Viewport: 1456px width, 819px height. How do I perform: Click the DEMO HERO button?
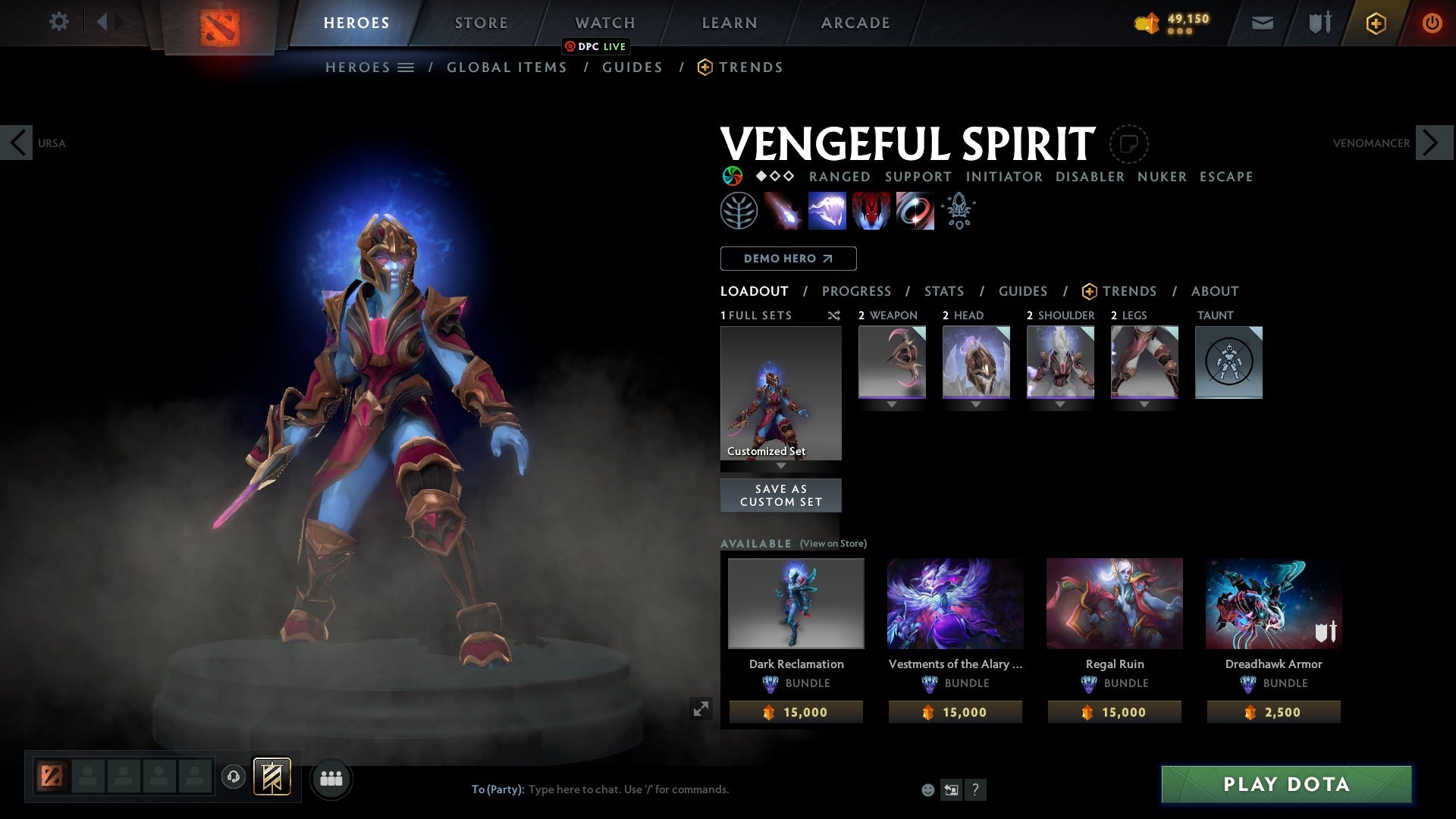pyautogui.click(x=787, y=259)
